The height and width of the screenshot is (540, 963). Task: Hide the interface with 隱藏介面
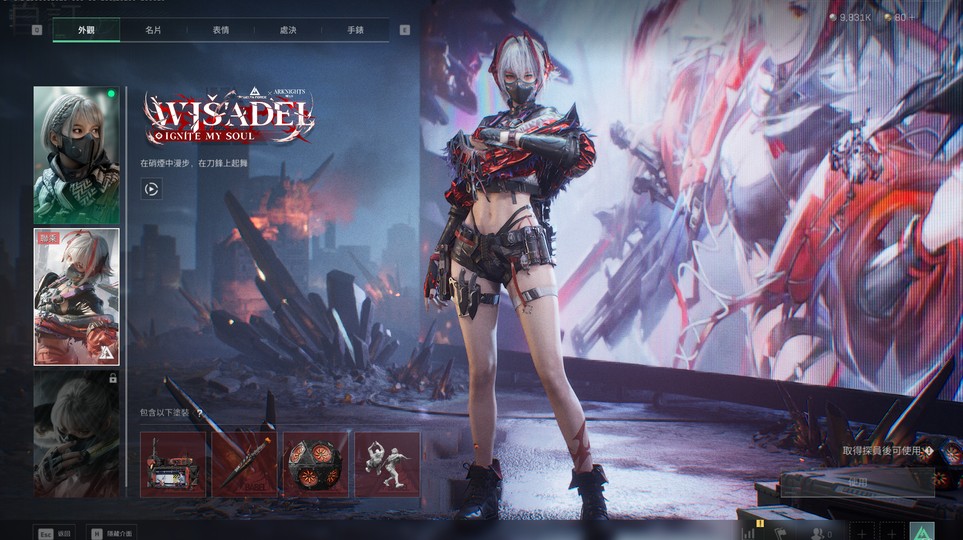[x=110, y=533]
